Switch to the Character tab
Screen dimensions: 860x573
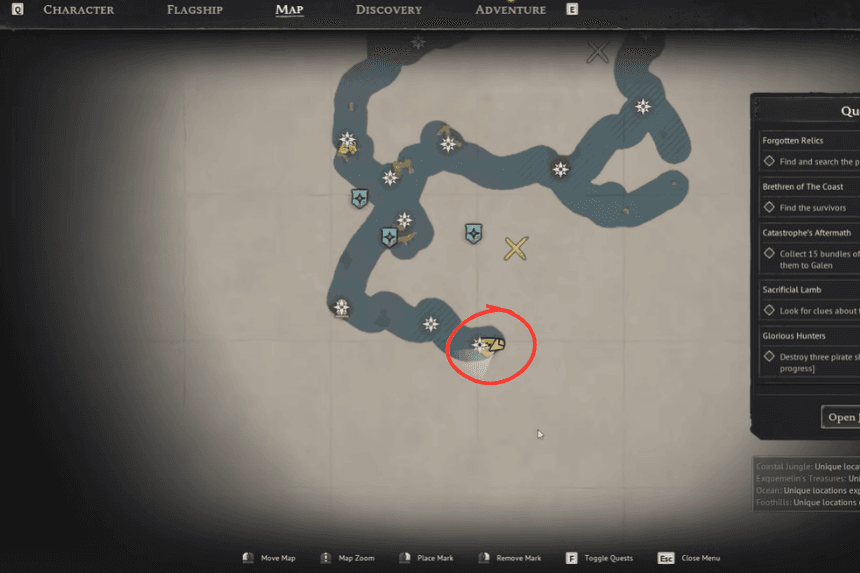(x=78, y=10)
